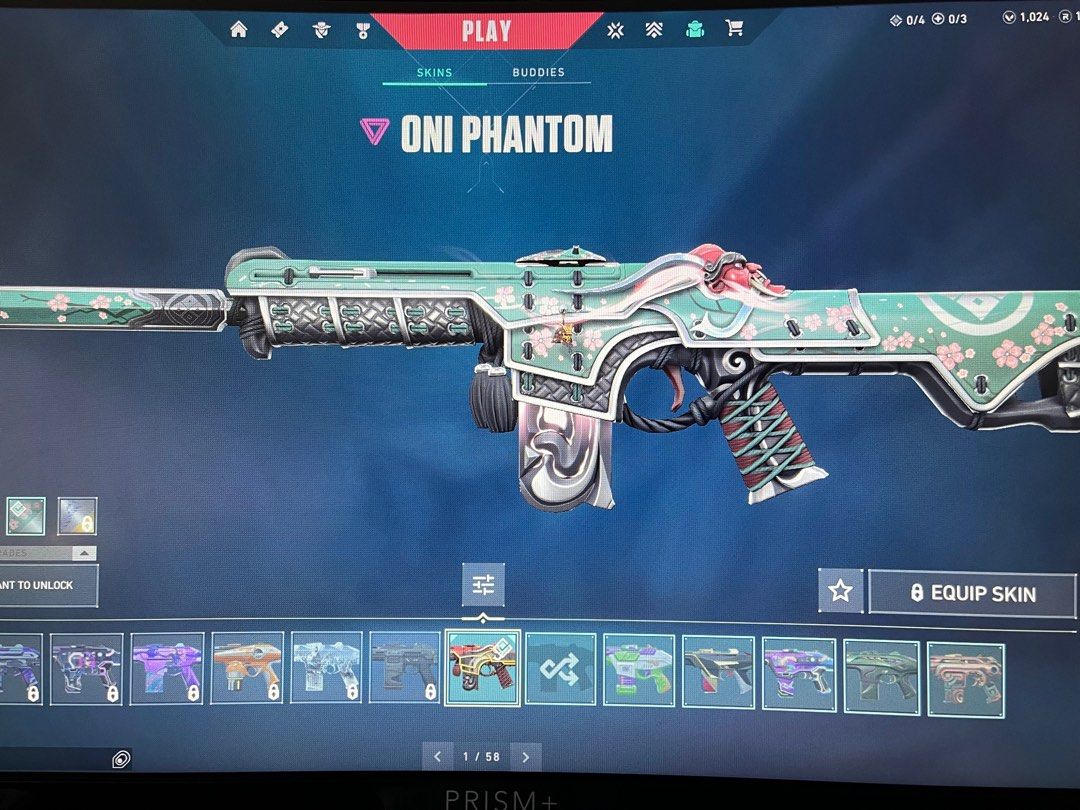Open the agents icon
Image resolution: width=1080 pixels, height=810 pixels.
[322, 30]
